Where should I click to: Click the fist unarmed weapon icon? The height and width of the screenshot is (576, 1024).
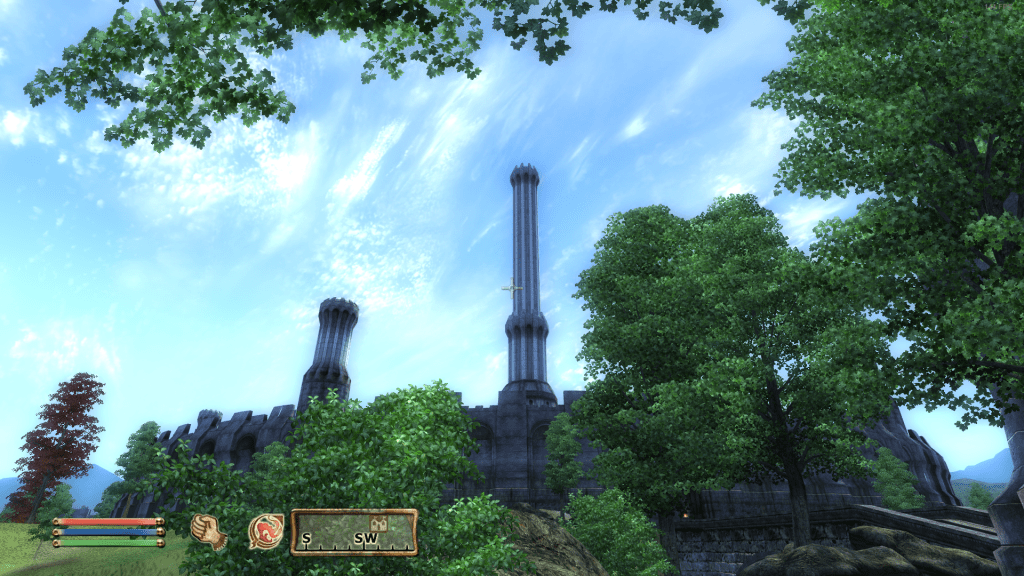[209, 531]
